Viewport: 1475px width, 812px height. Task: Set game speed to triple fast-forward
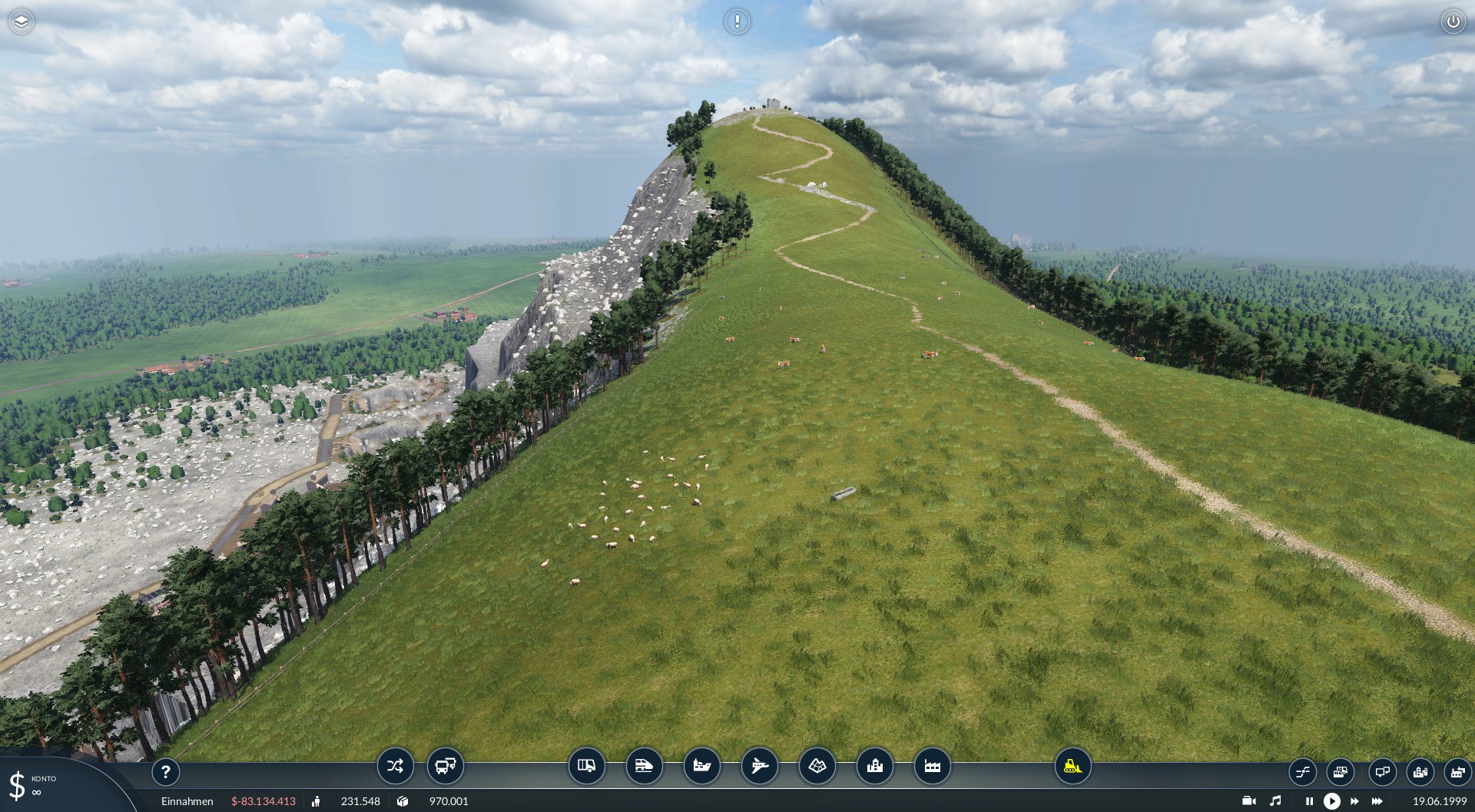[1377, 801]
